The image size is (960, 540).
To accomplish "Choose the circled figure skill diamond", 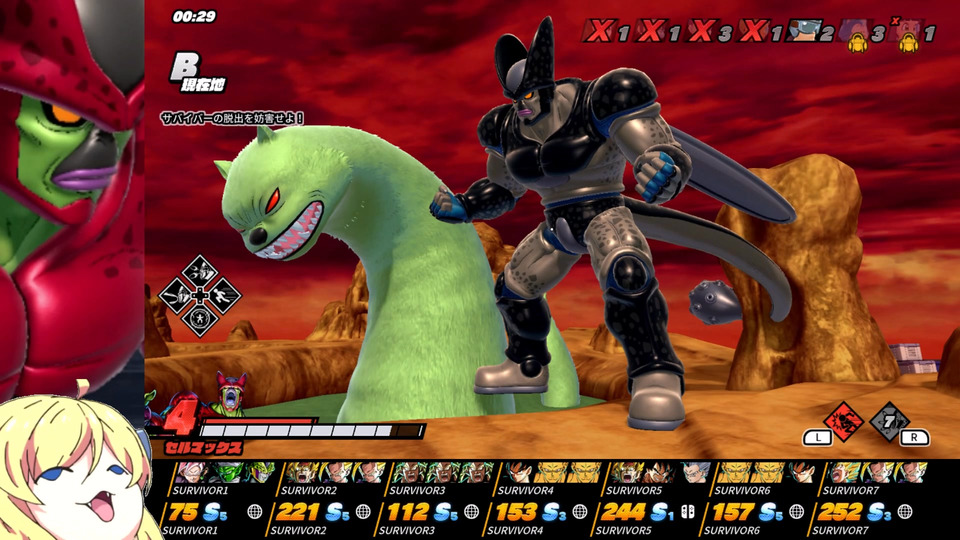I will tap(199, 320).
